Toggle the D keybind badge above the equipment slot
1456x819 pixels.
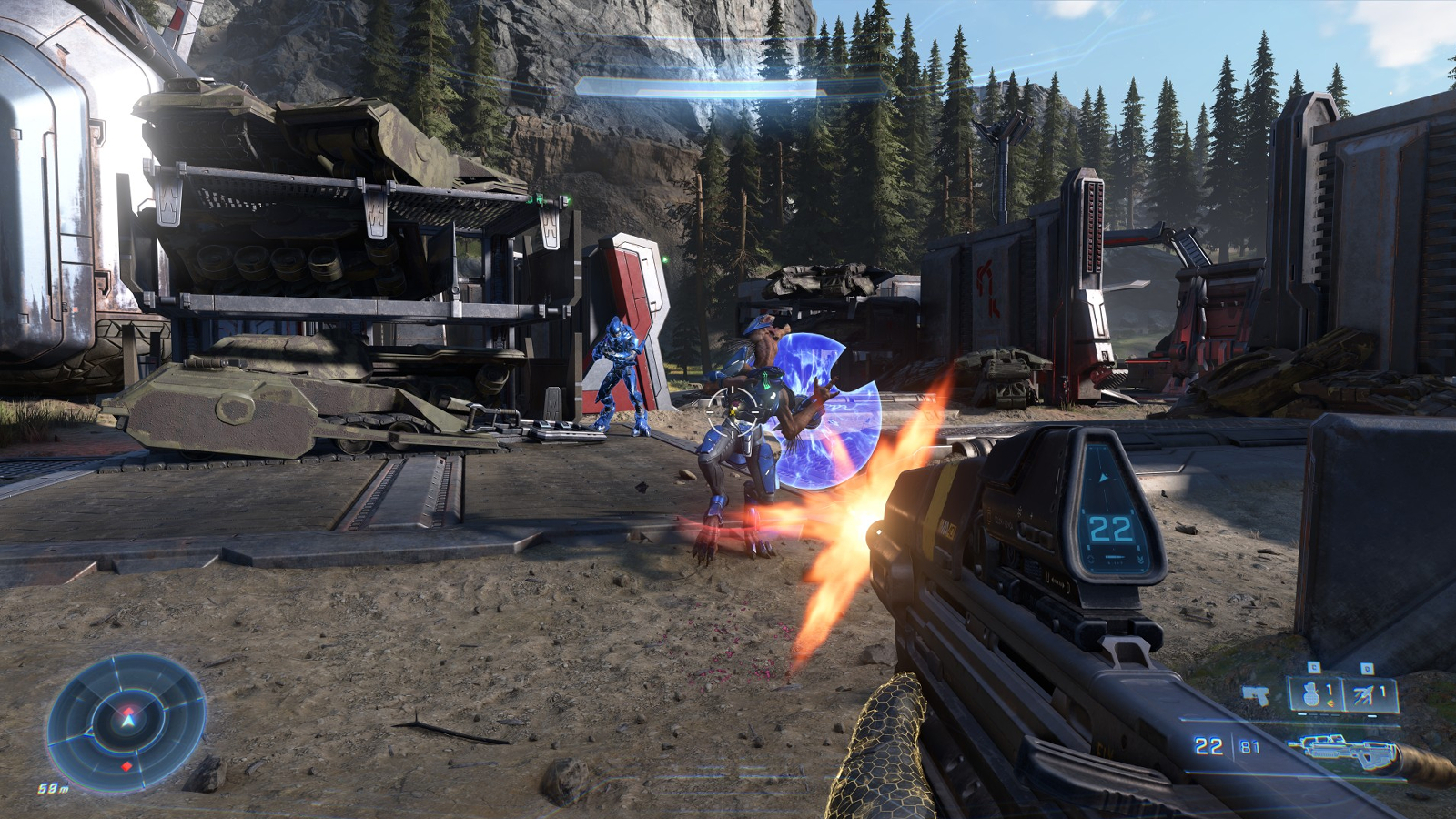coord(1367,668)
